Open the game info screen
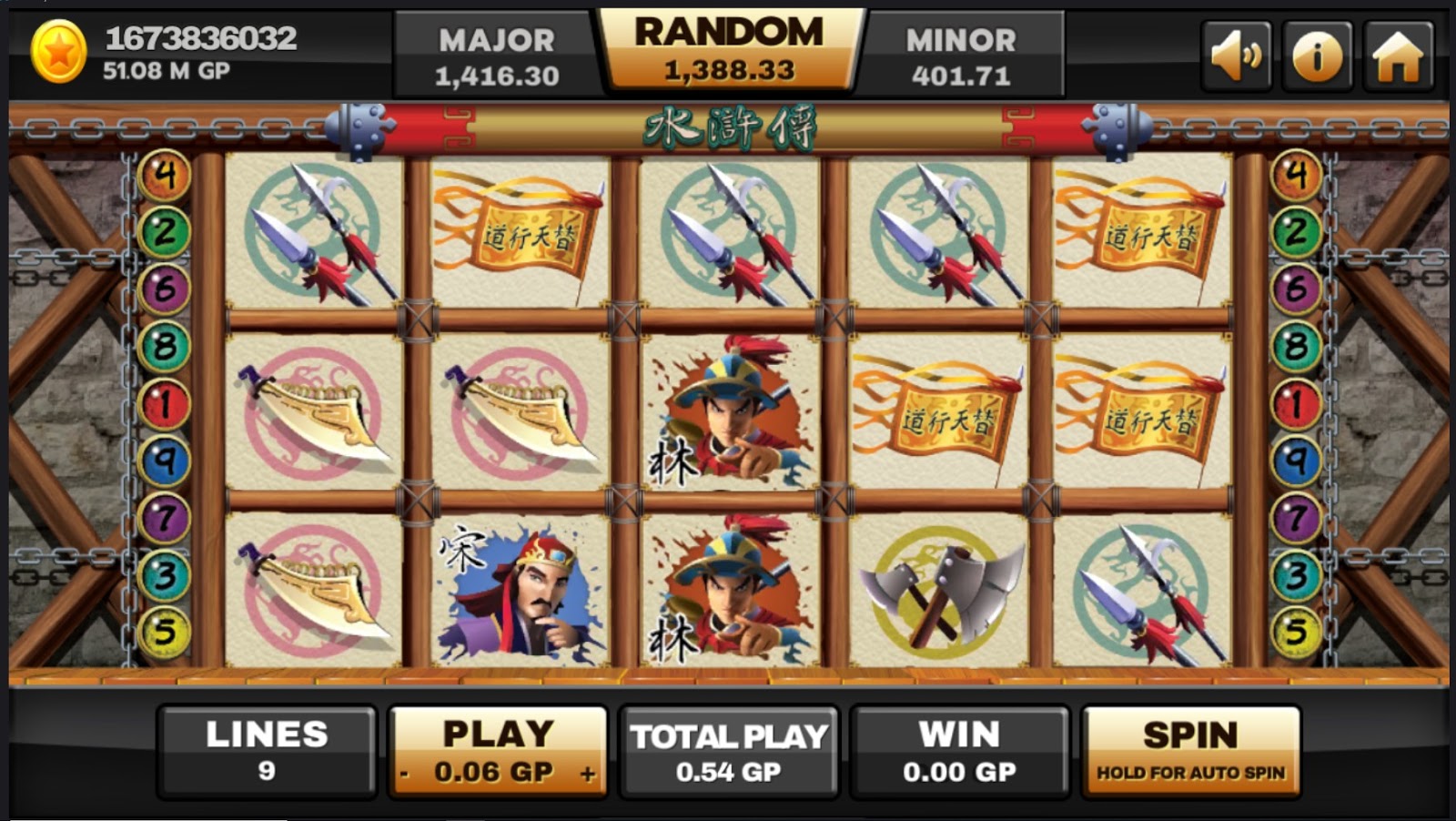1456x821 pixels. (1315, 55)
